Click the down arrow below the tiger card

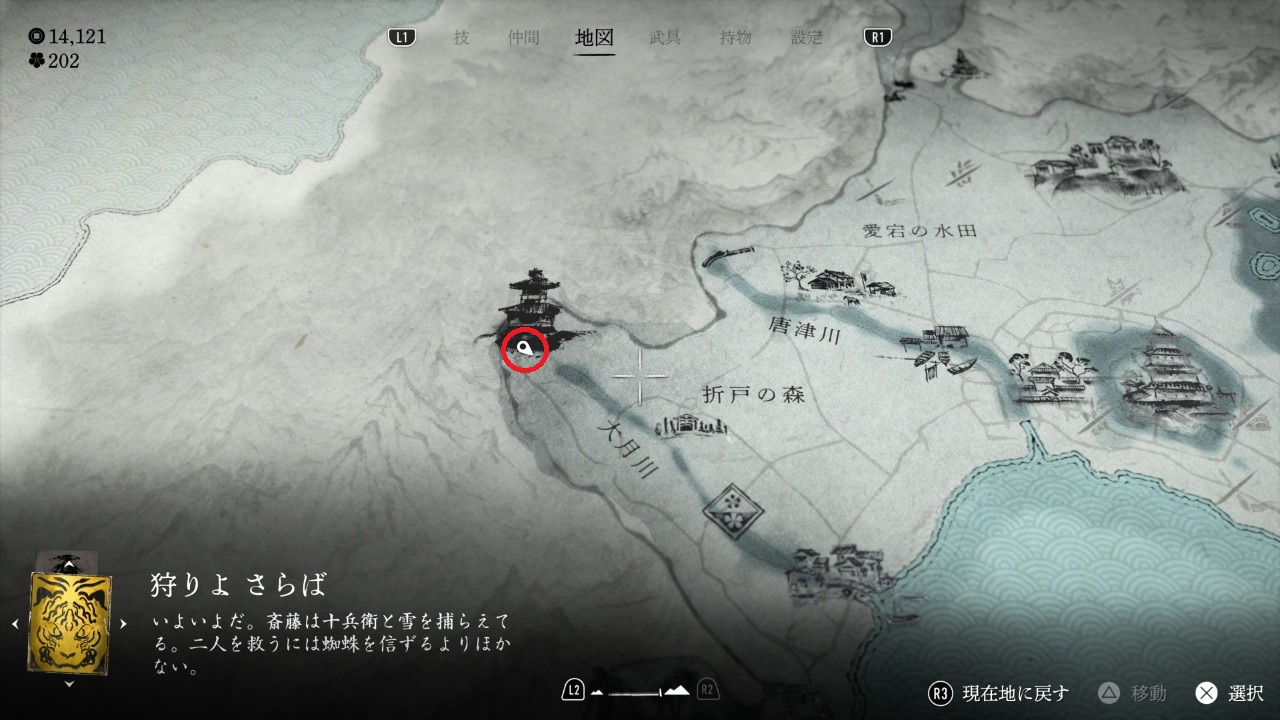click(69, 685)
